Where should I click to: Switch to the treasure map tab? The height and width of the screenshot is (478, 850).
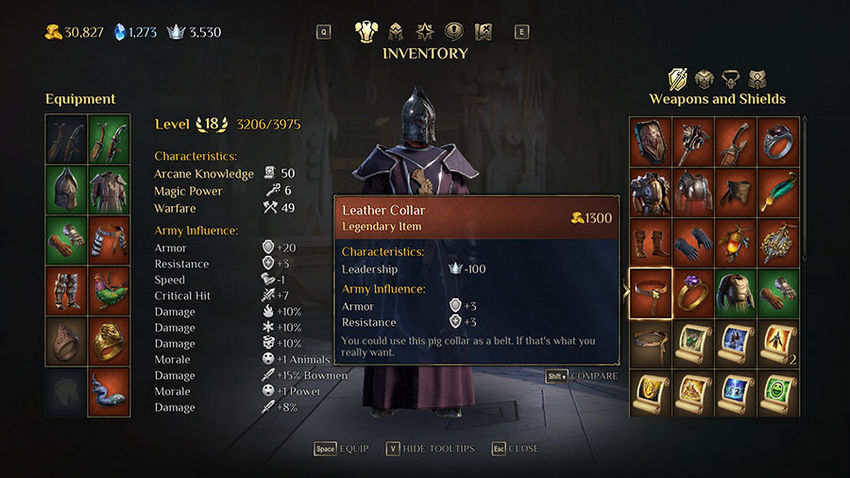point(483,31)
